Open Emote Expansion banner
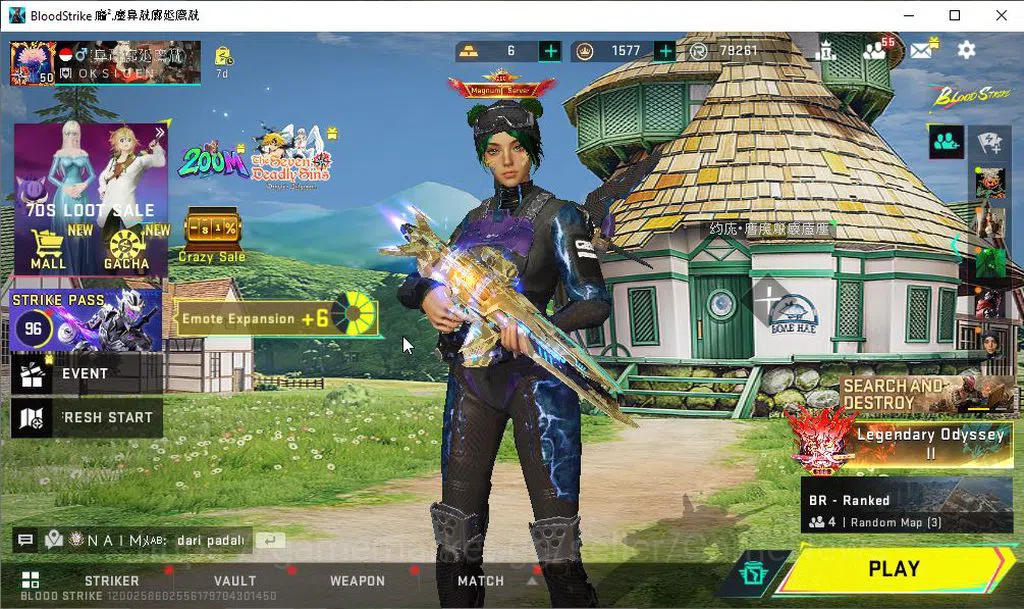This screenshot has height=609, width=1024. 275,318
